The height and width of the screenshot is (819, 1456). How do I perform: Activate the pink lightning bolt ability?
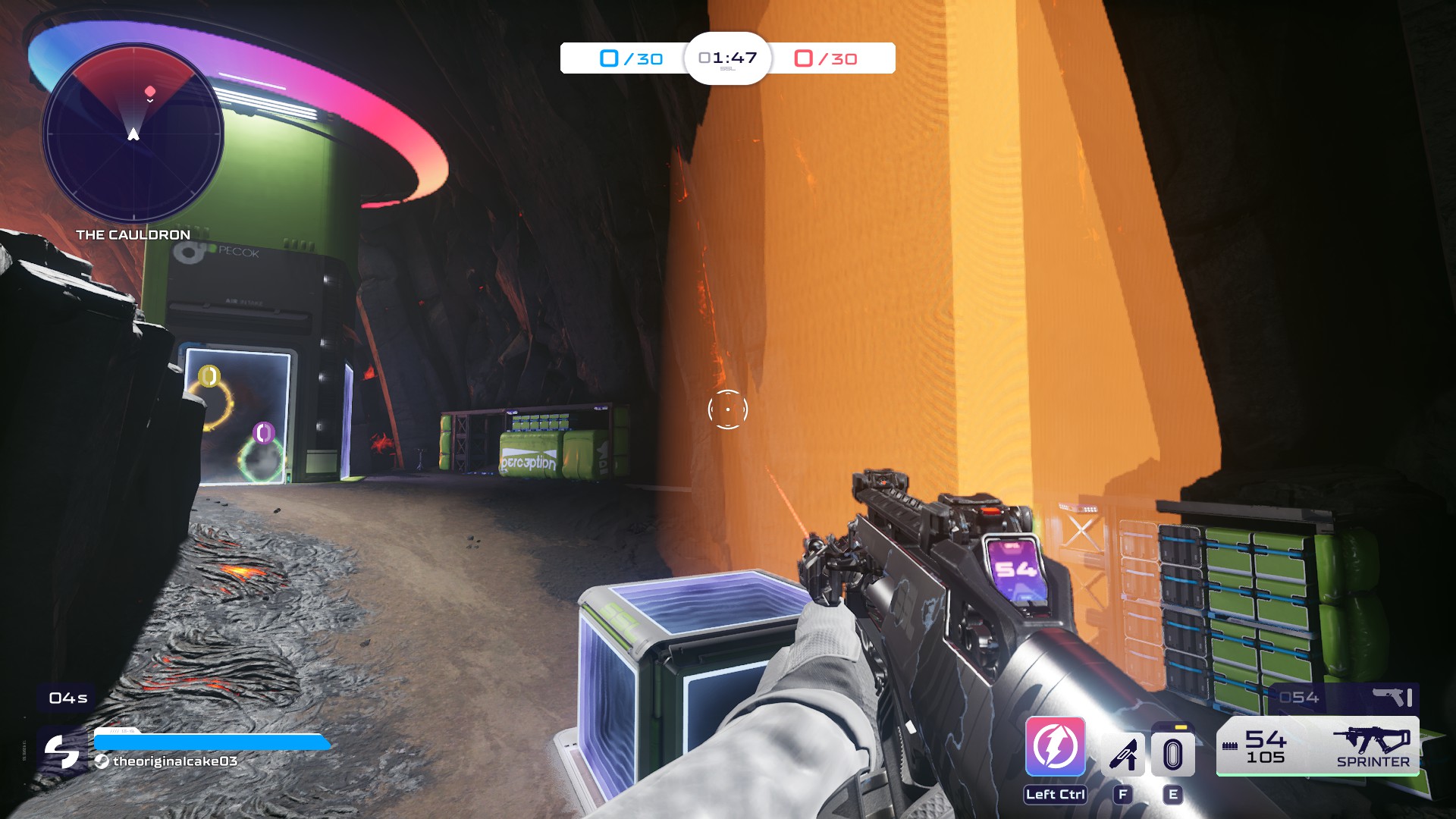[x=1055, y=747]
